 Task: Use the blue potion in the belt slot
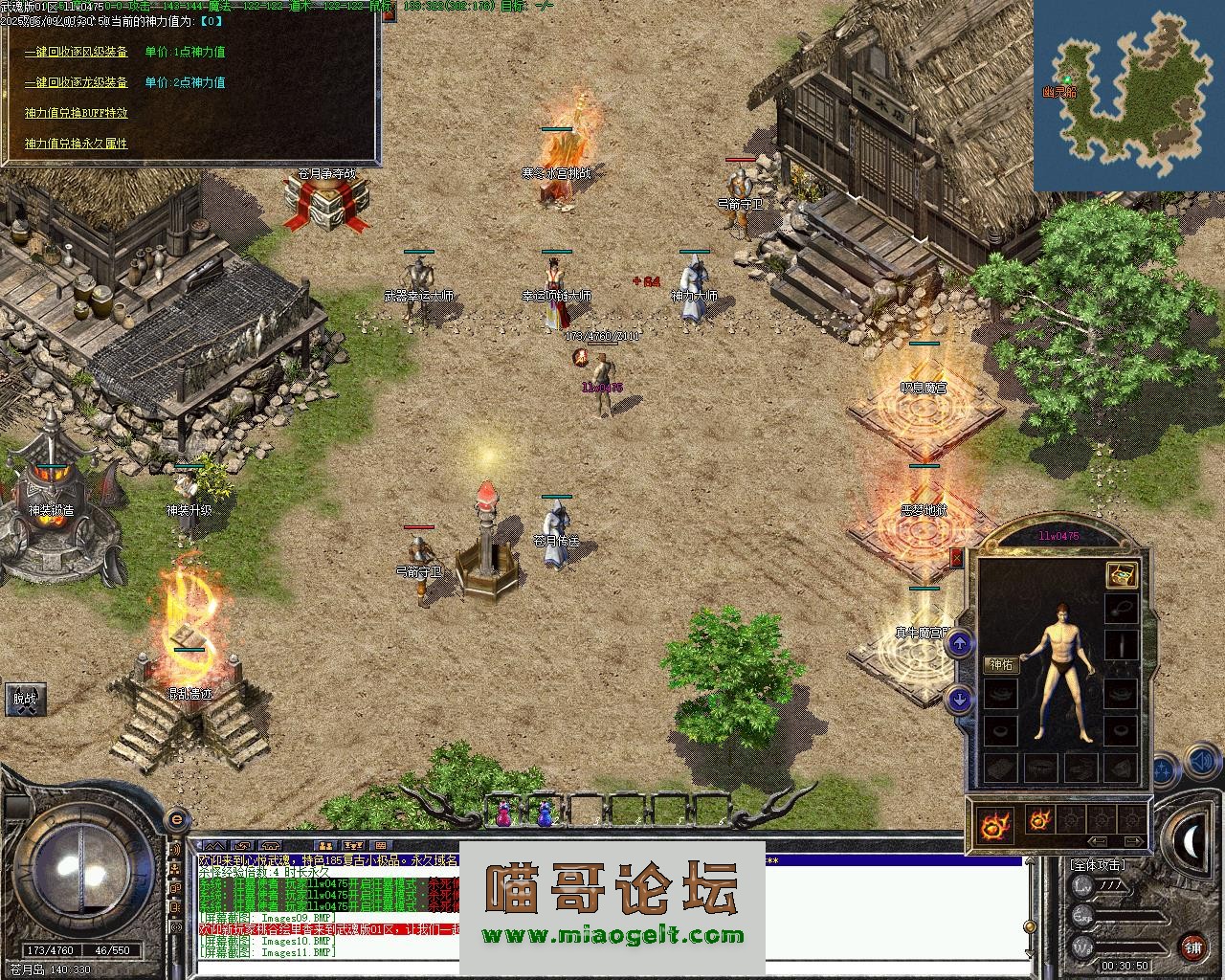545,814
